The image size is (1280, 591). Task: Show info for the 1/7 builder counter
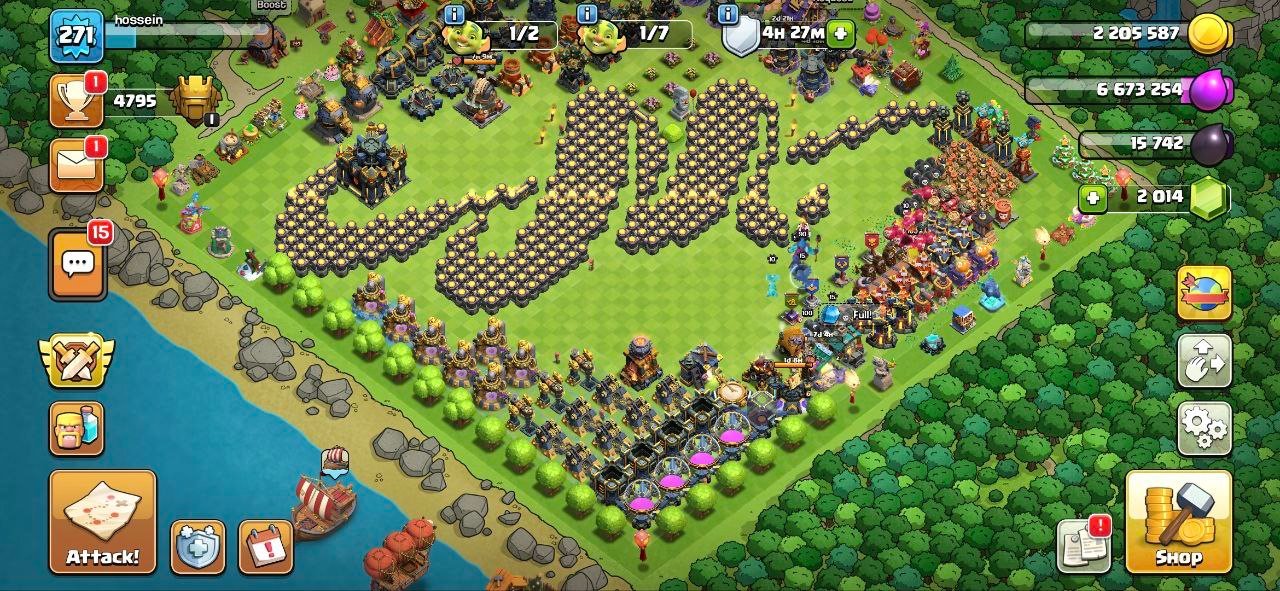(x=587, y=14)
